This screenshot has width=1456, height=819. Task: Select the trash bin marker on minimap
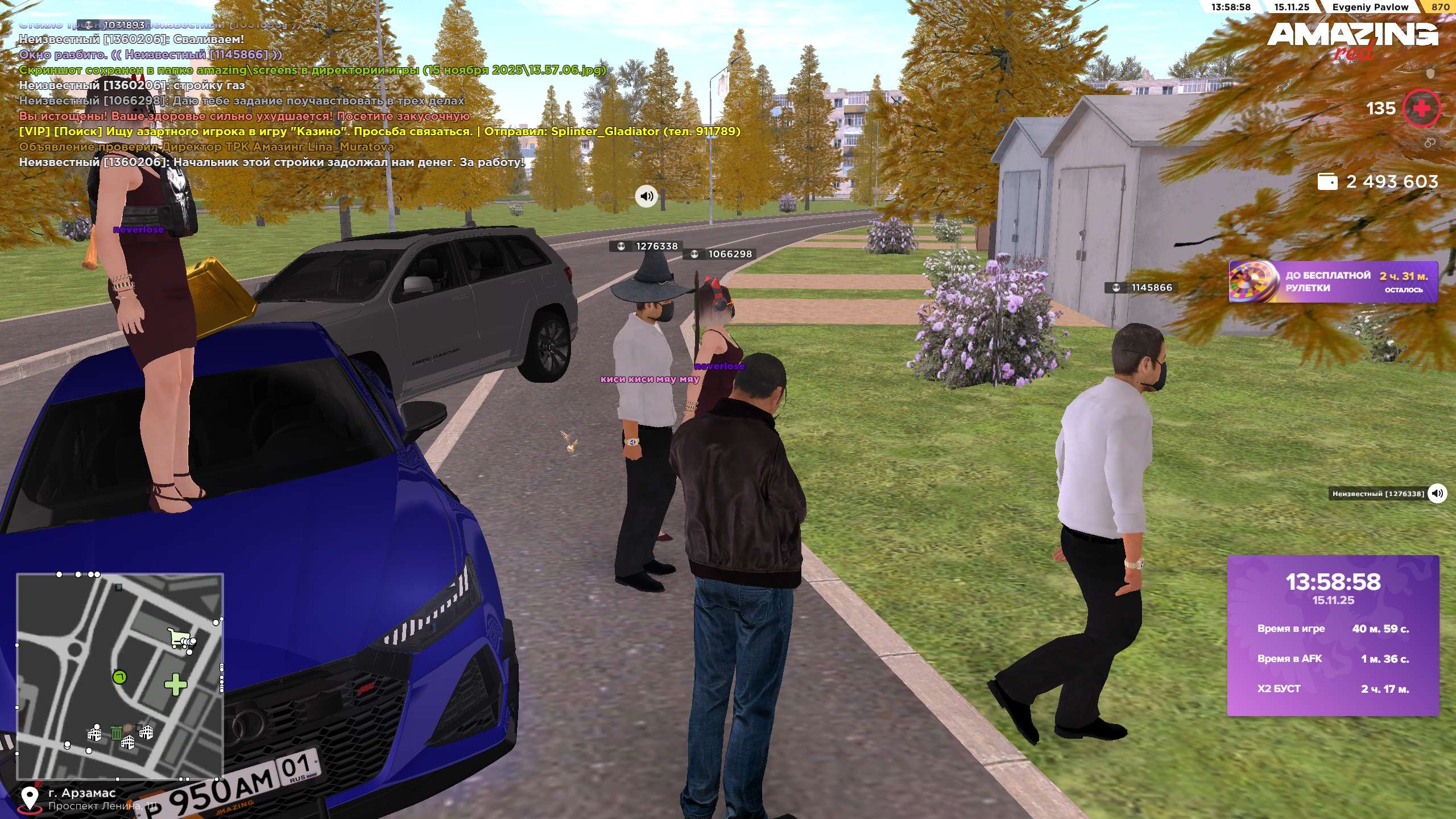pyautogui.click(x=116, y=733)
